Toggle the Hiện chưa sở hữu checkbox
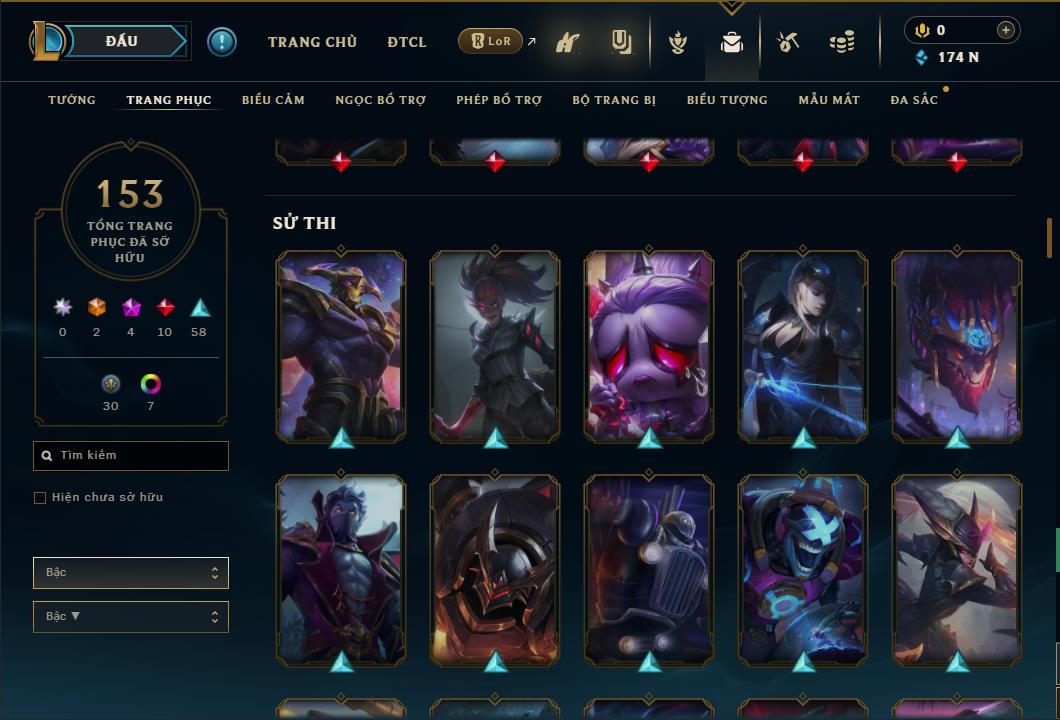This screenshot has width=1060, height=720. 40,498
